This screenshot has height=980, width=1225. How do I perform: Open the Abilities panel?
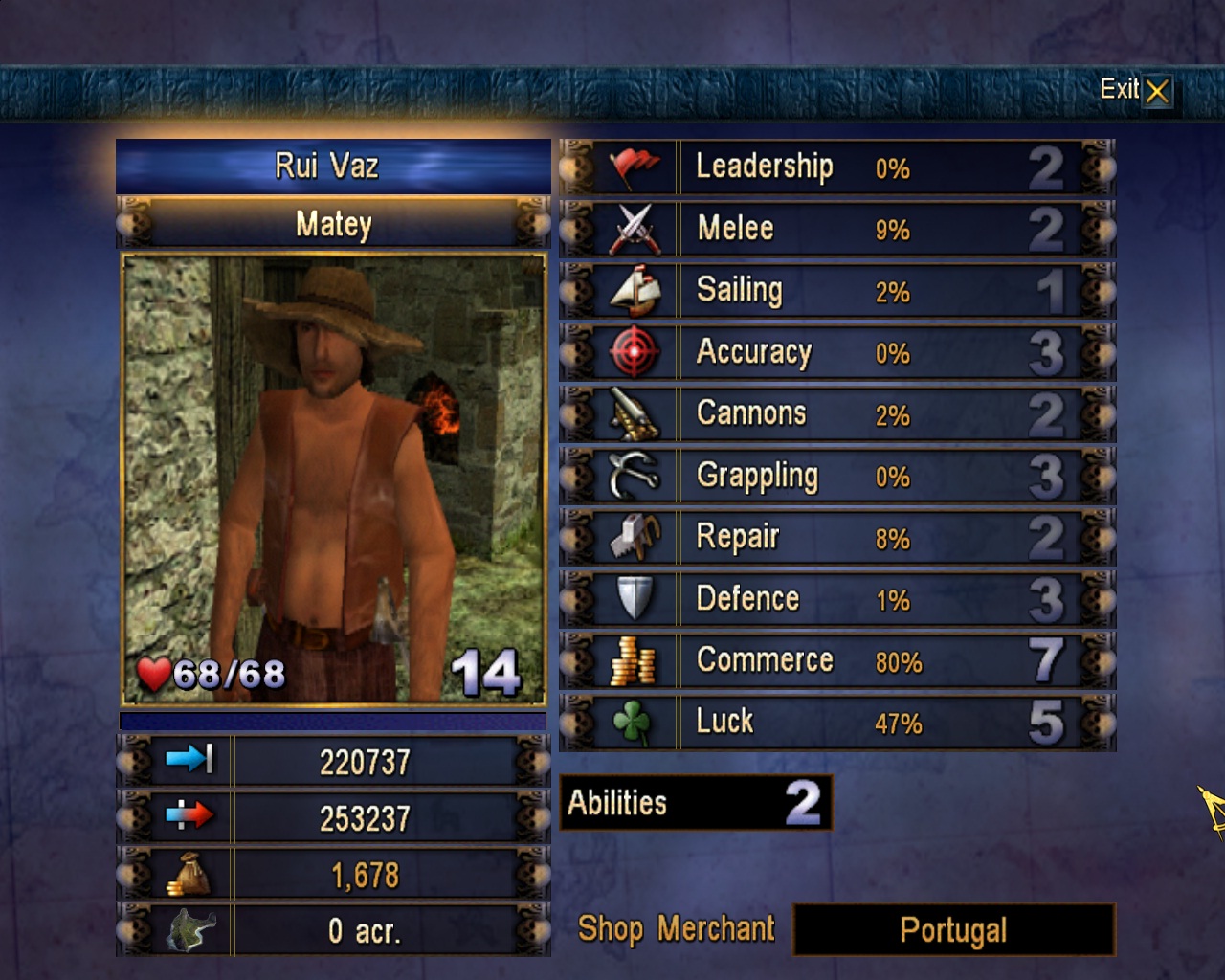696,802
